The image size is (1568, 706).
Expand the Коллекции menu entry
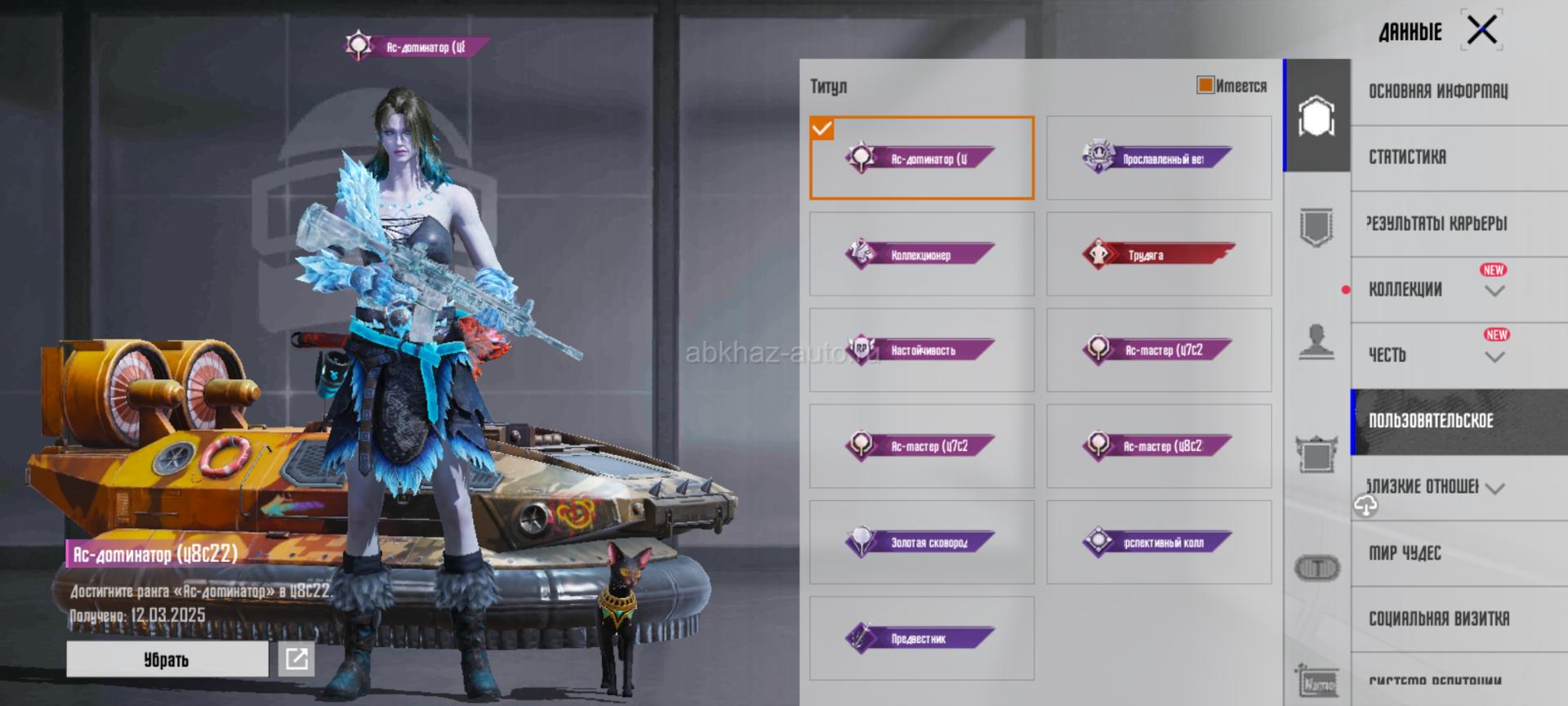tap(1437, 289)
